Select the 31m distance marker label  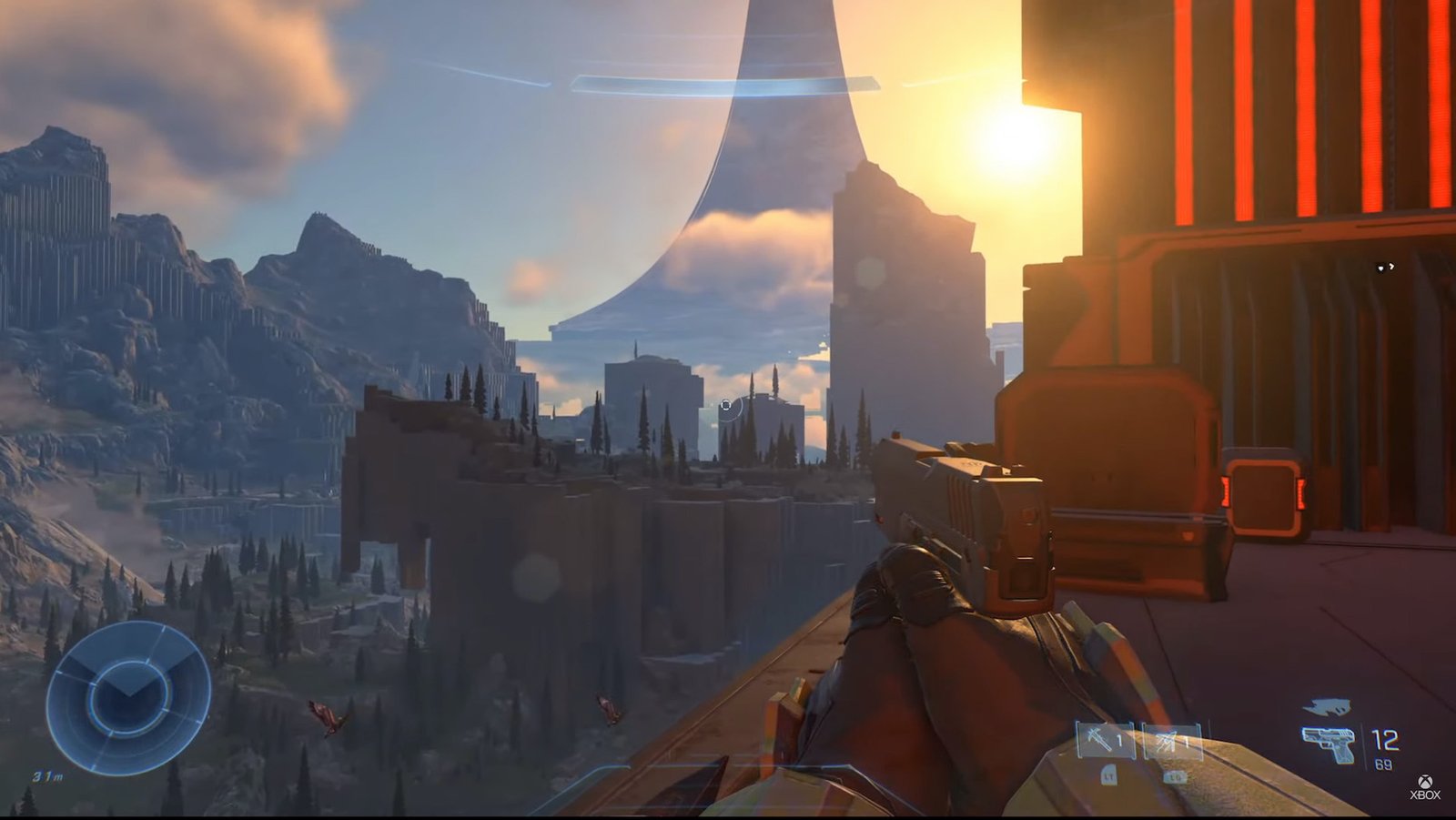click(49, 776)
